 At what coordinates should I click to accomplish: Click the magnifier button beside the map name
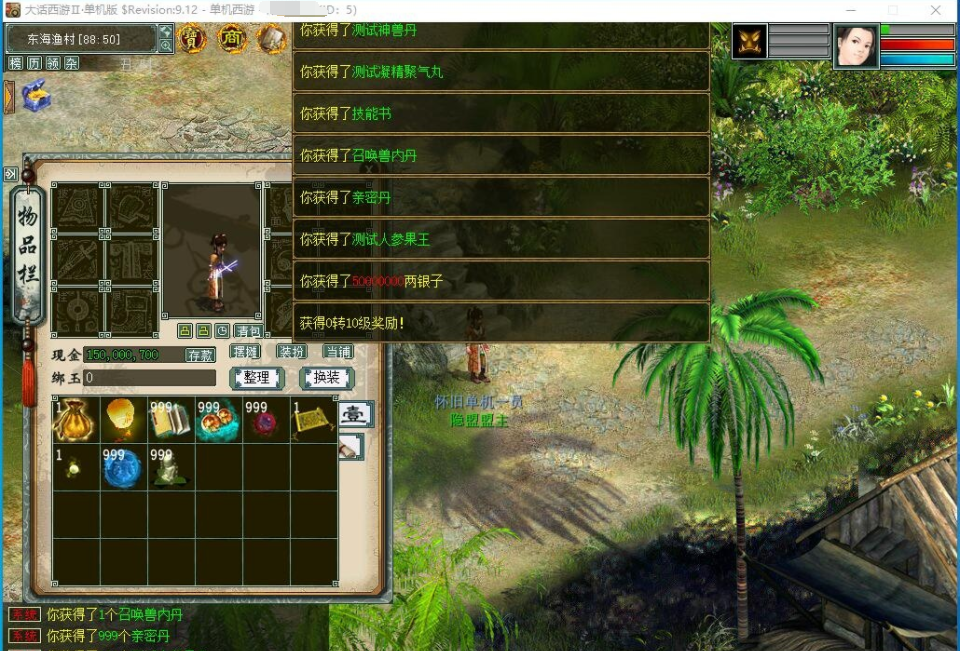165,45
